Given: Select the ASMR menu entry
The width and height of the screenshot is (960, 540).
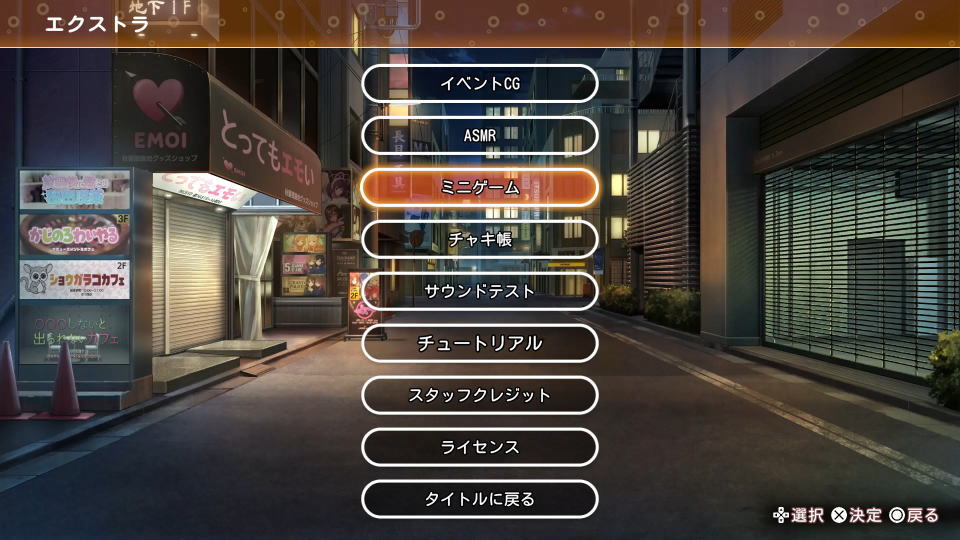Looking at the screenshot, I should pyautogui.click(x=480, y=135).
